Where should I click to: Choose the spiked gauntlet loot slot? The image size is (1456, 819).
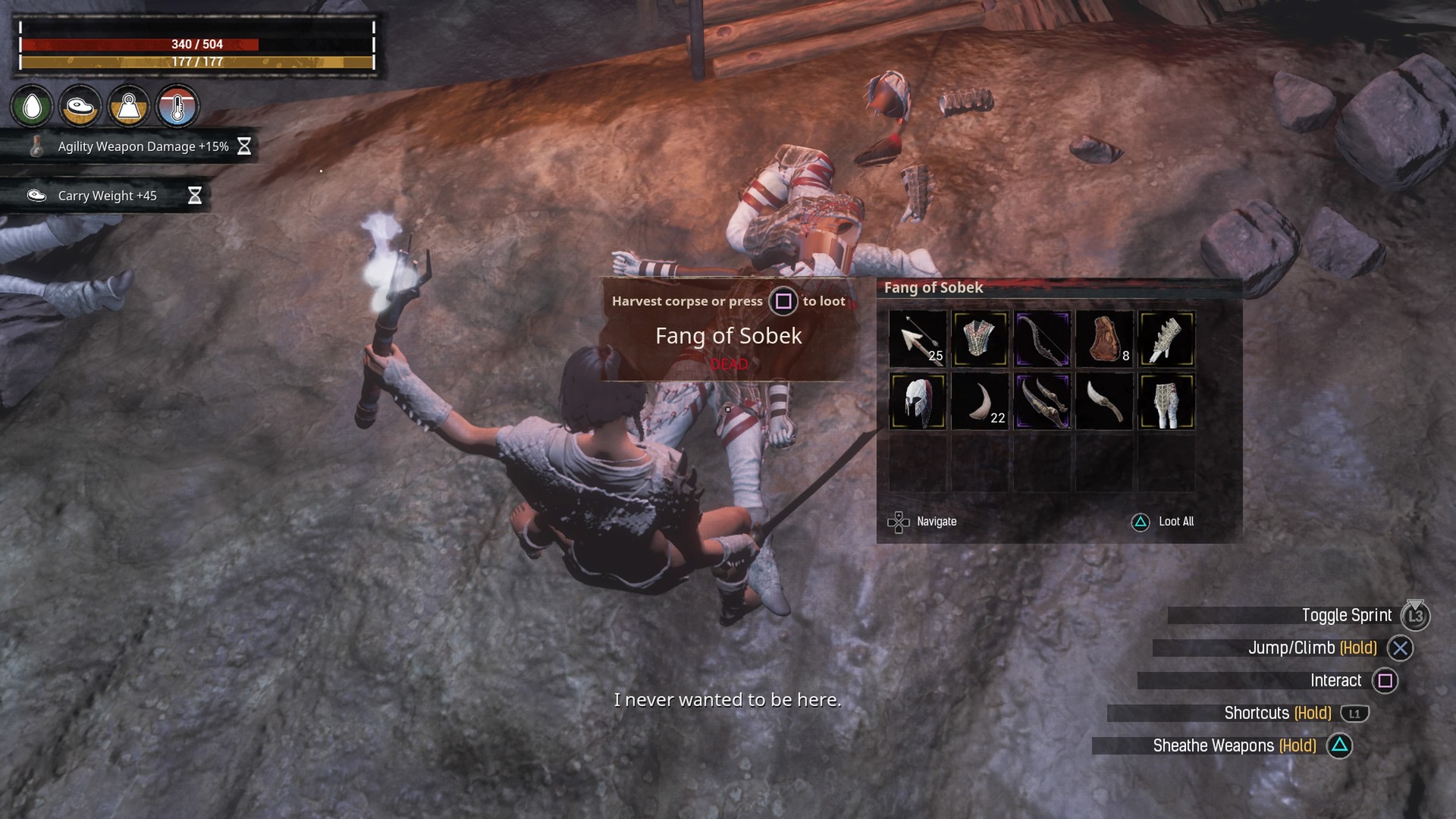1166,339
